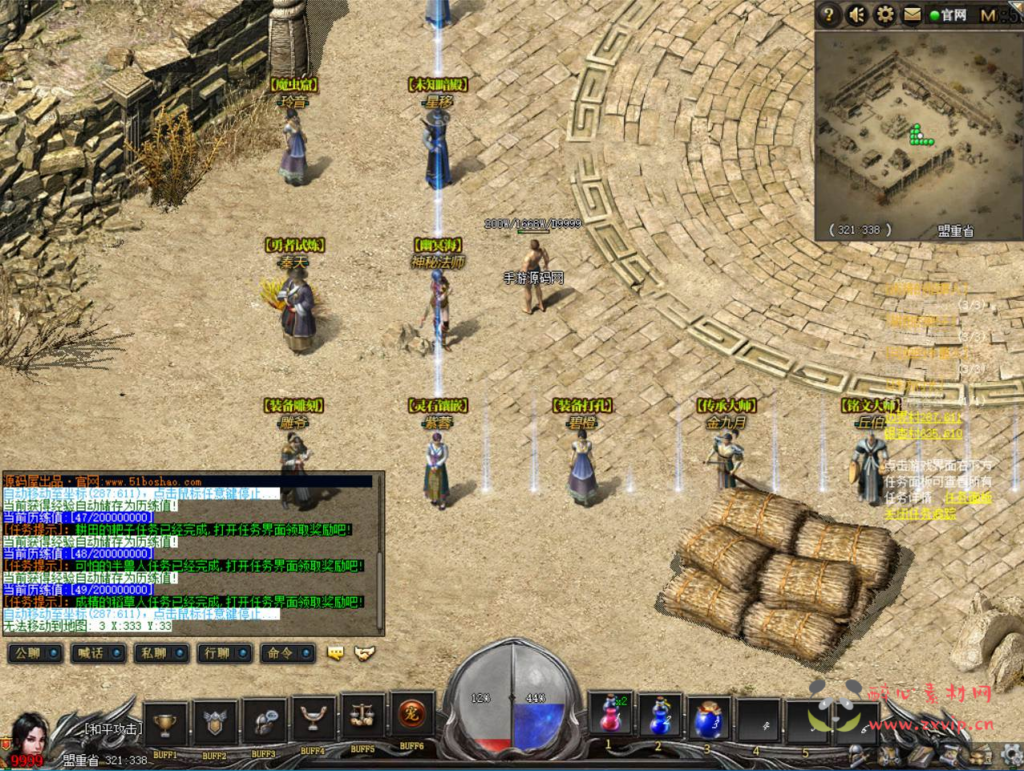This screenshot has width=1024, height=771.
Task: Select the balance scales BUFF5 icon
Action: pos(363,717)
